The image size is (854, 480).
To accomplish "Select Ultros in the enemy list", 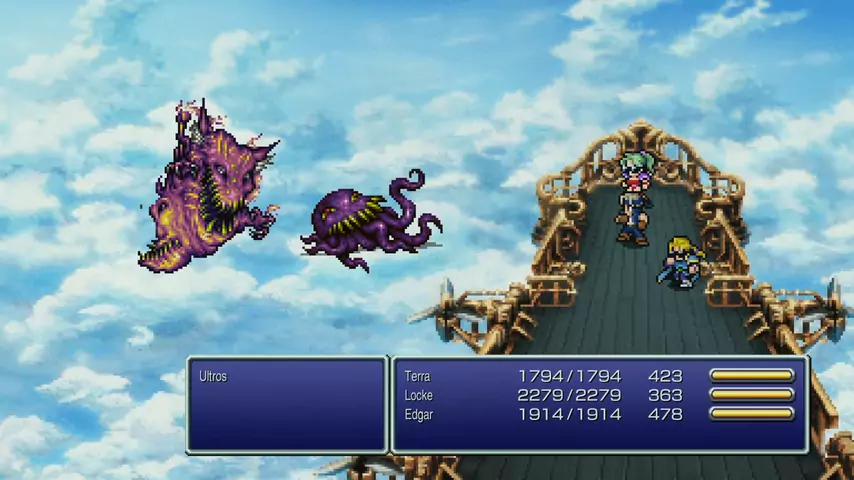I will pyautogui.click(x=213, y=377).
